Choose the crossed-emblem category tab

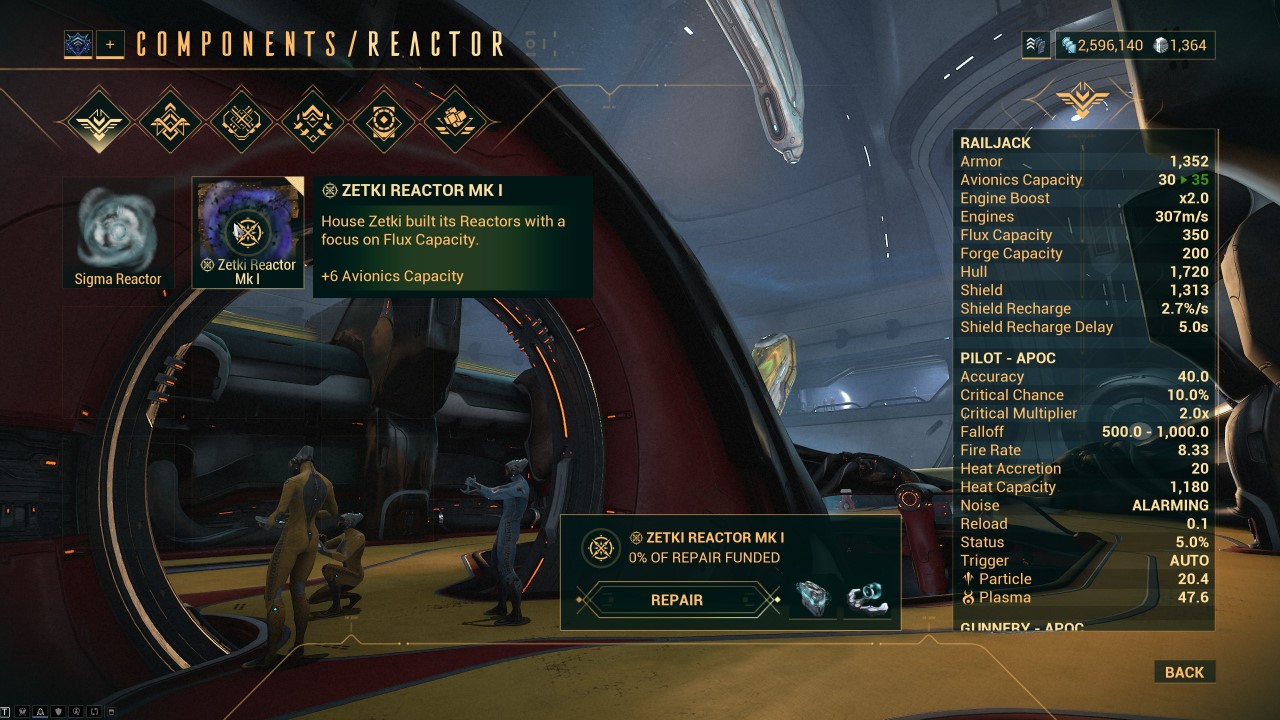tap(240, 122)
